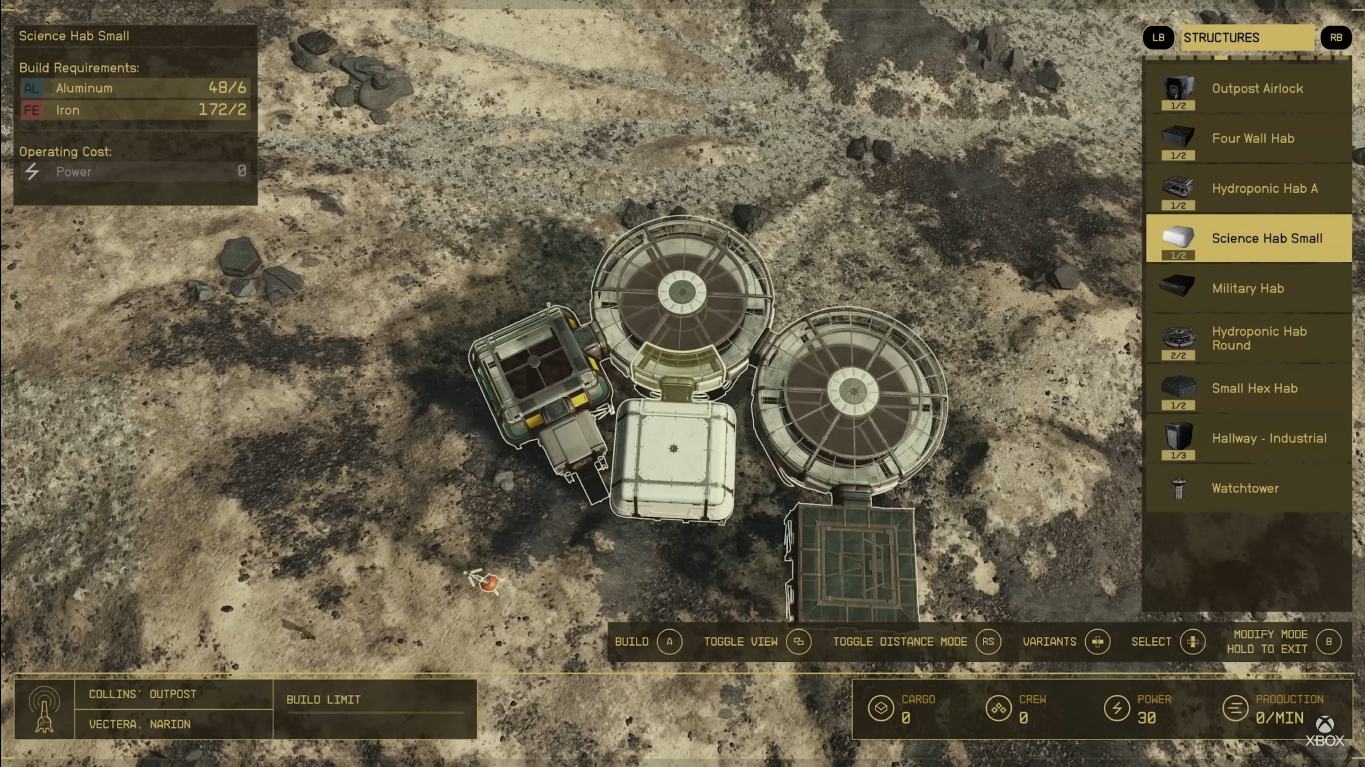Select the Military Hab icon

pyautogui.click(x=1177, y=288)
